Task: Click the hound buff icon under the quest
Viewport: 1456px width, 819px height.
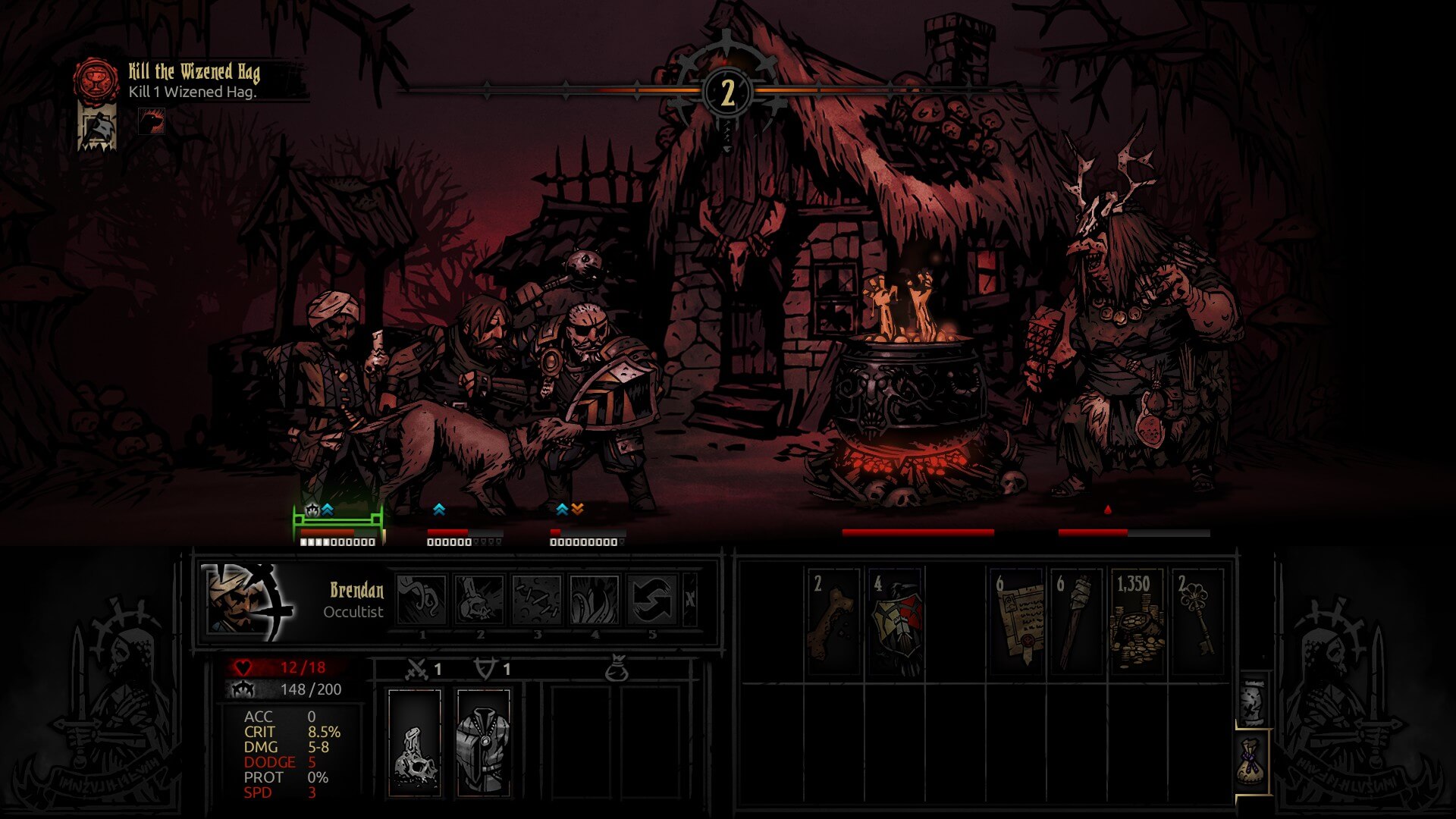Action: pos(152,121)
